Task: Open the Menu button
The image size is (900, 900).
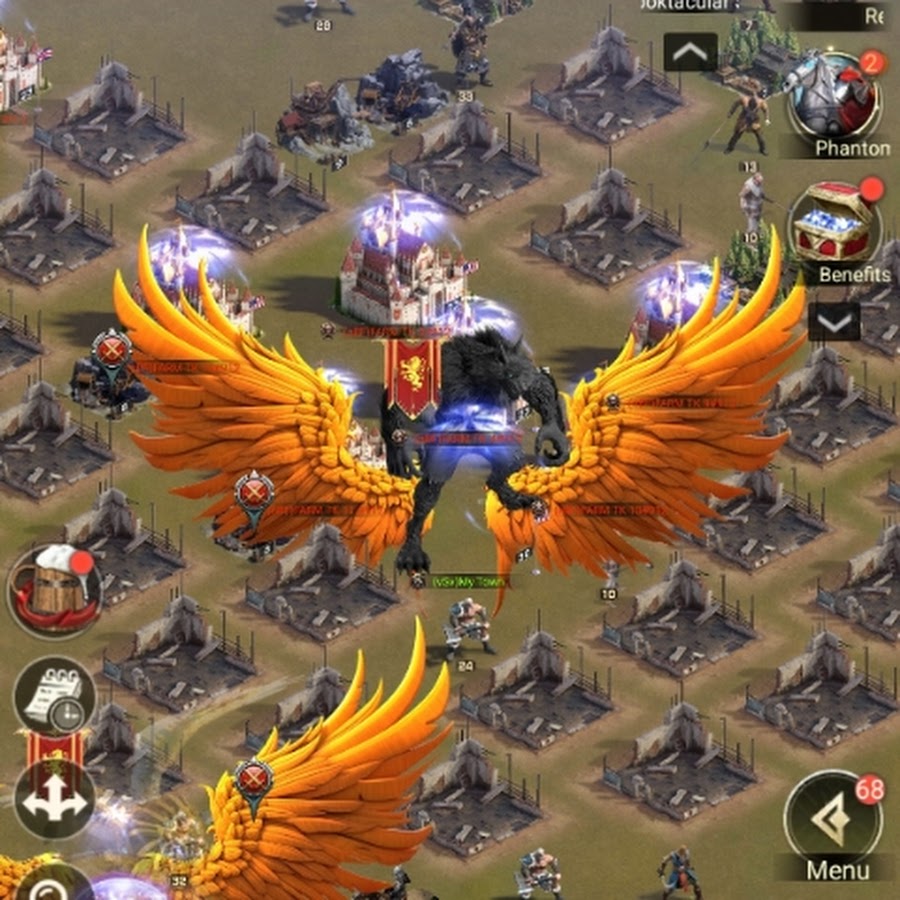Action: [x=832, y=819]
